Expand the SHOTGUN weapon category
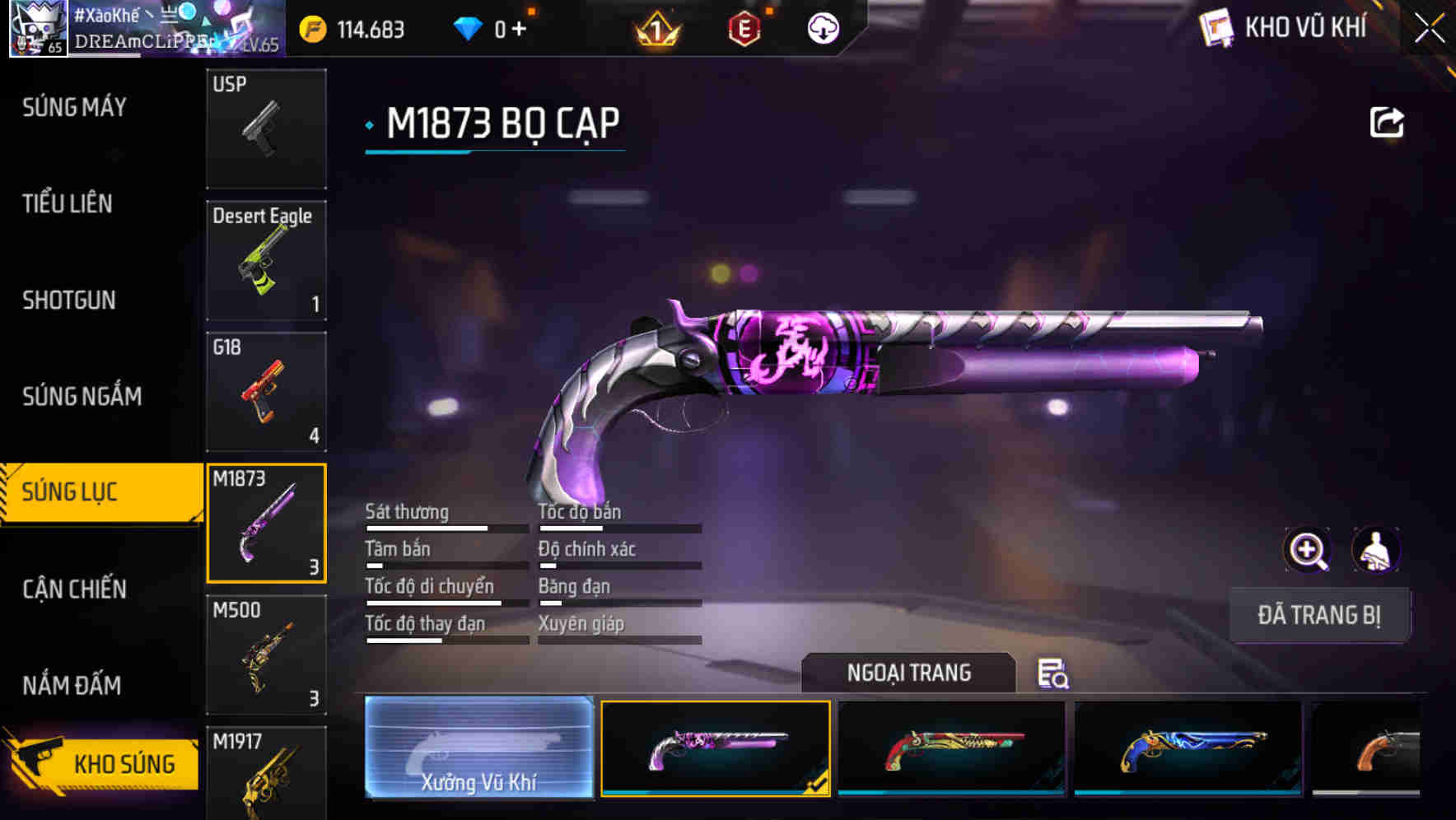Screen dimensions: 1456x820 pyautogui.click(x=70, y=301)
